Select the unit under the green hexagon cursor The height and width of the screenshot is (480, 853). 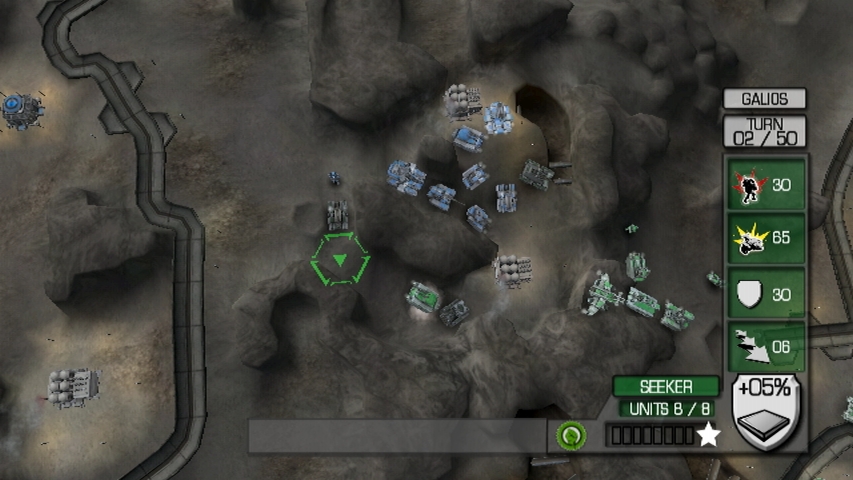click(x=340, y=260)
